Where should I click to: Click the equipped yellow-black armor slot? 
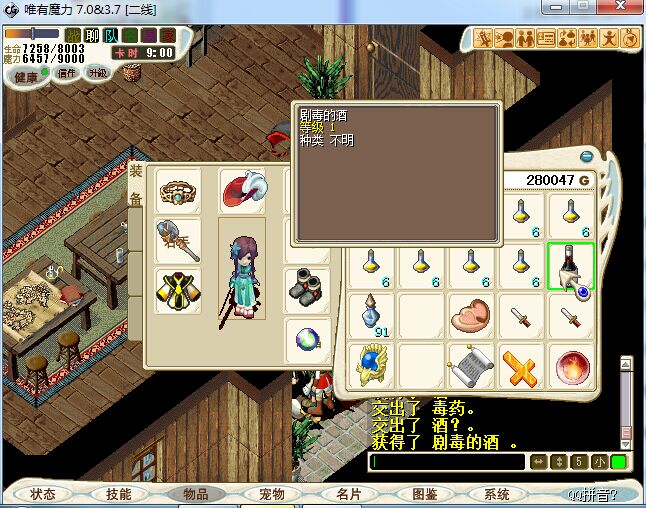pos(177,290)
